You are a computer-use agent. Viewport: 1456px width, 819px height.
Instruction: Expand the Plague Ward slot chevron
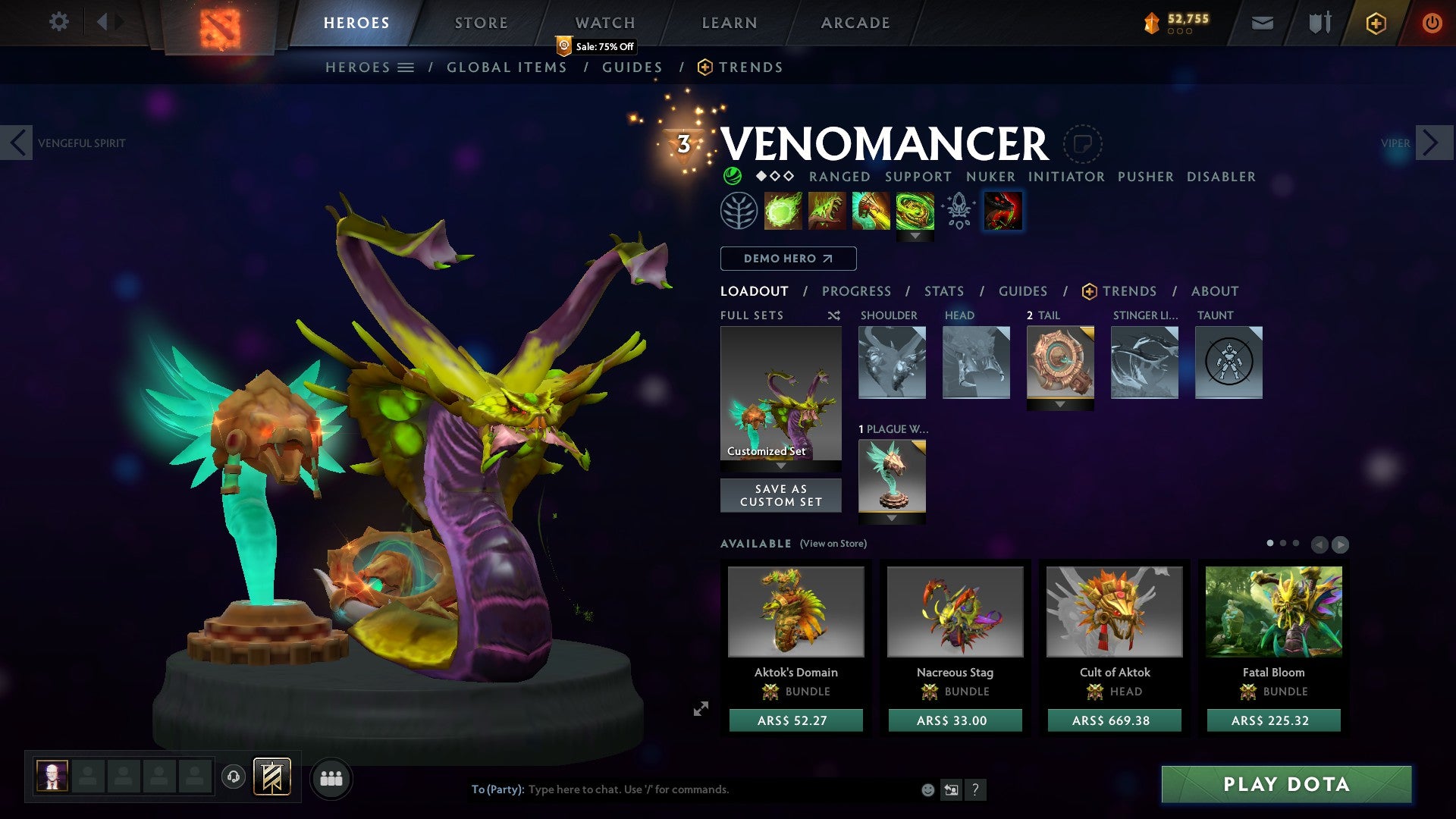(892, 518)
